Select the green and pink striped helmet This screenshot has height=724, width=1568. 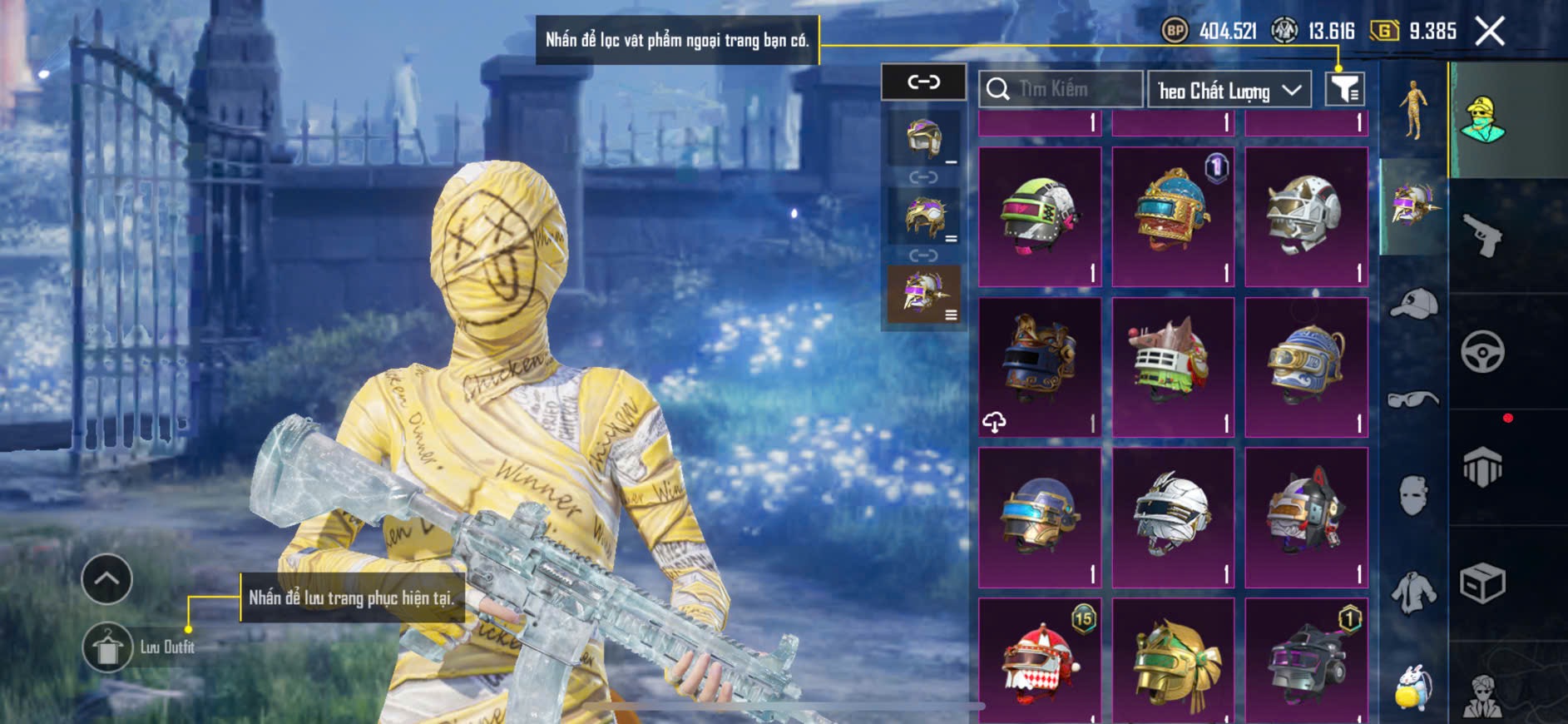click(1040, 216)
